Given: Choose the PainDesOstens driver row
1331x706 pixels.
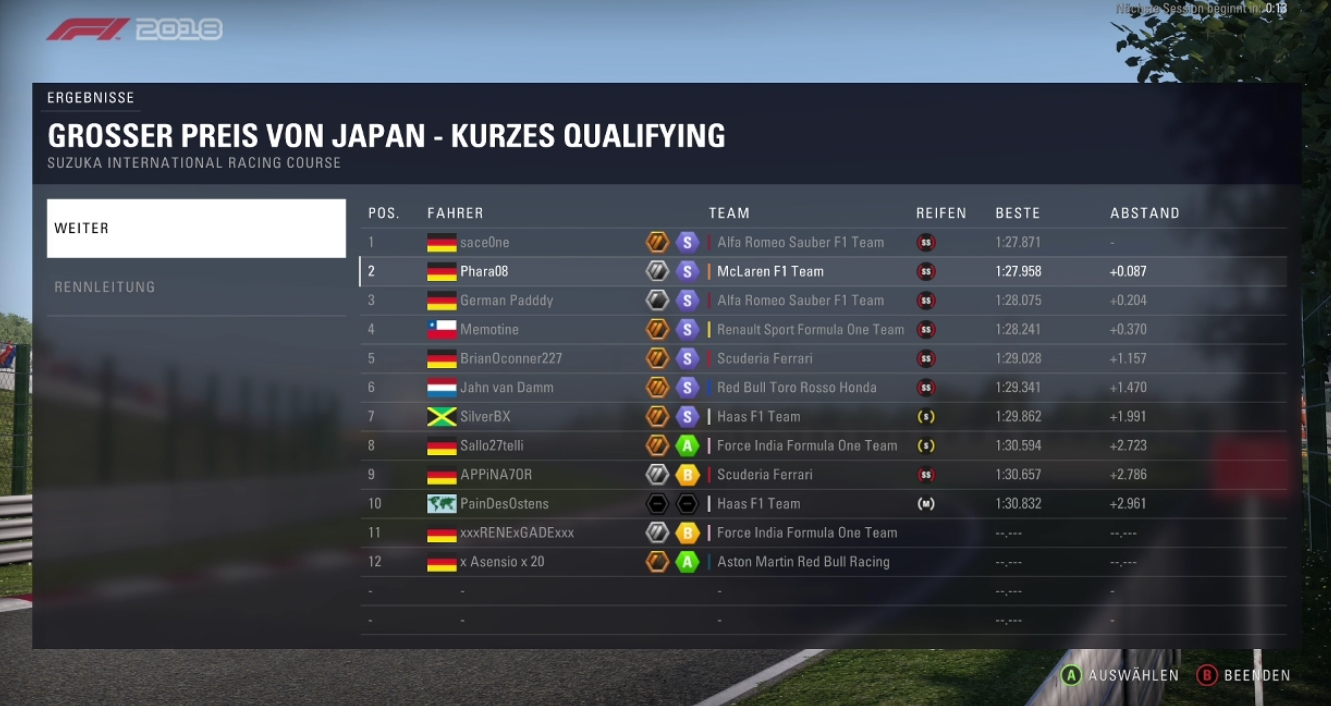Looking at the screenshot, I should tap(822, 503).
